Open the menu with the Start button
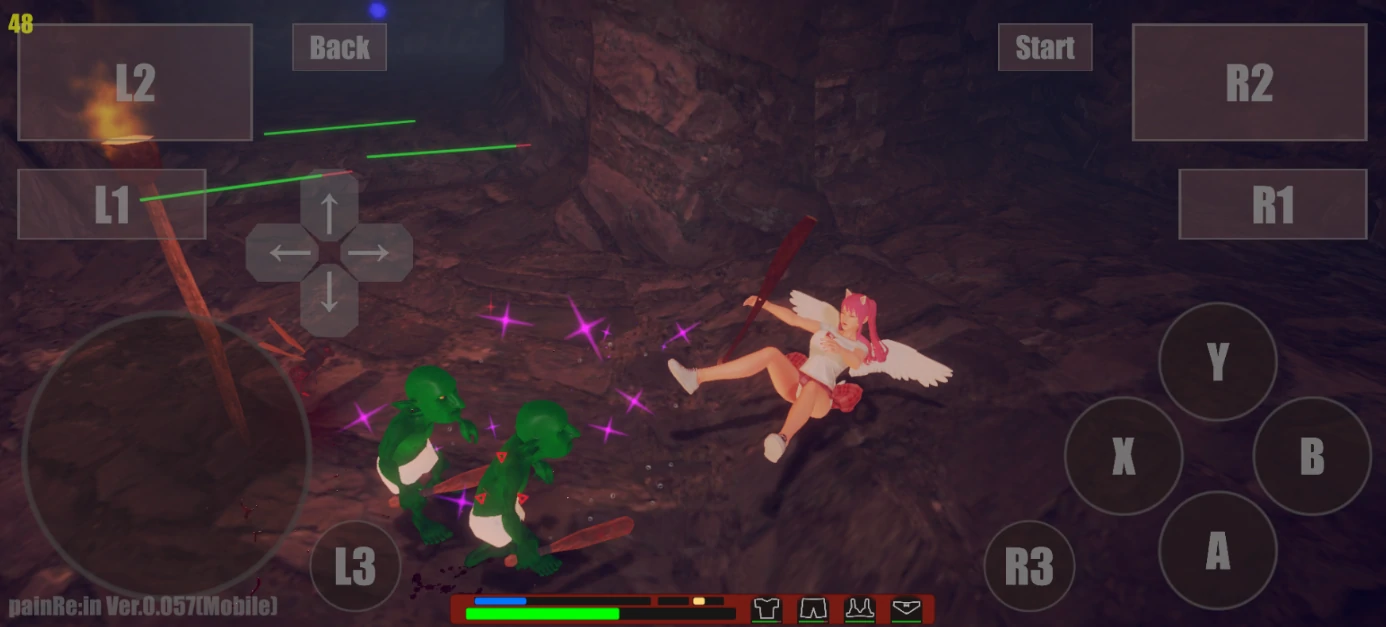This screenshot has height=627, width=1386. (x=1045, y=47)
